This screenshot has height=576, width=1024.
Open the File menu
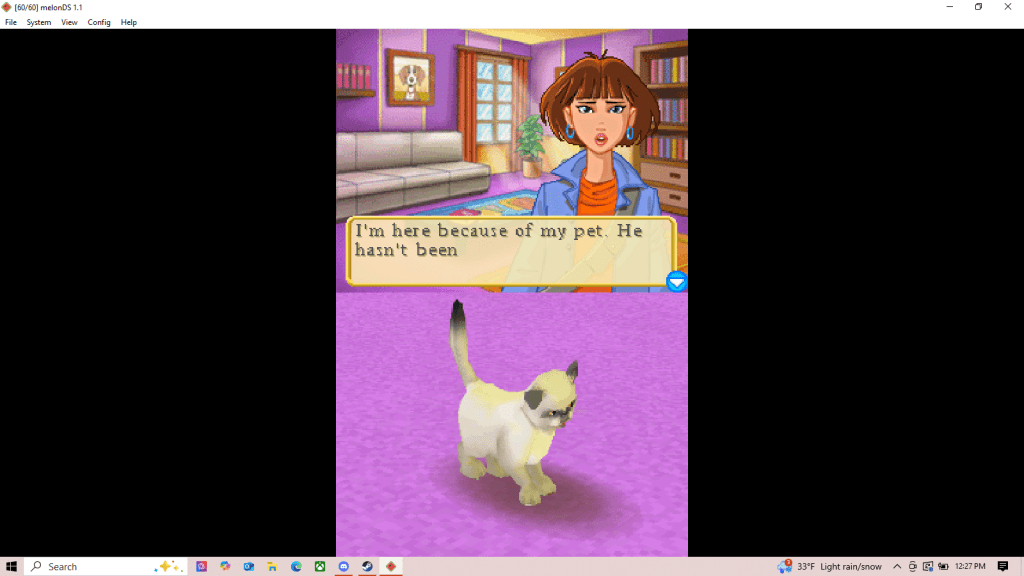coord(11,22)
